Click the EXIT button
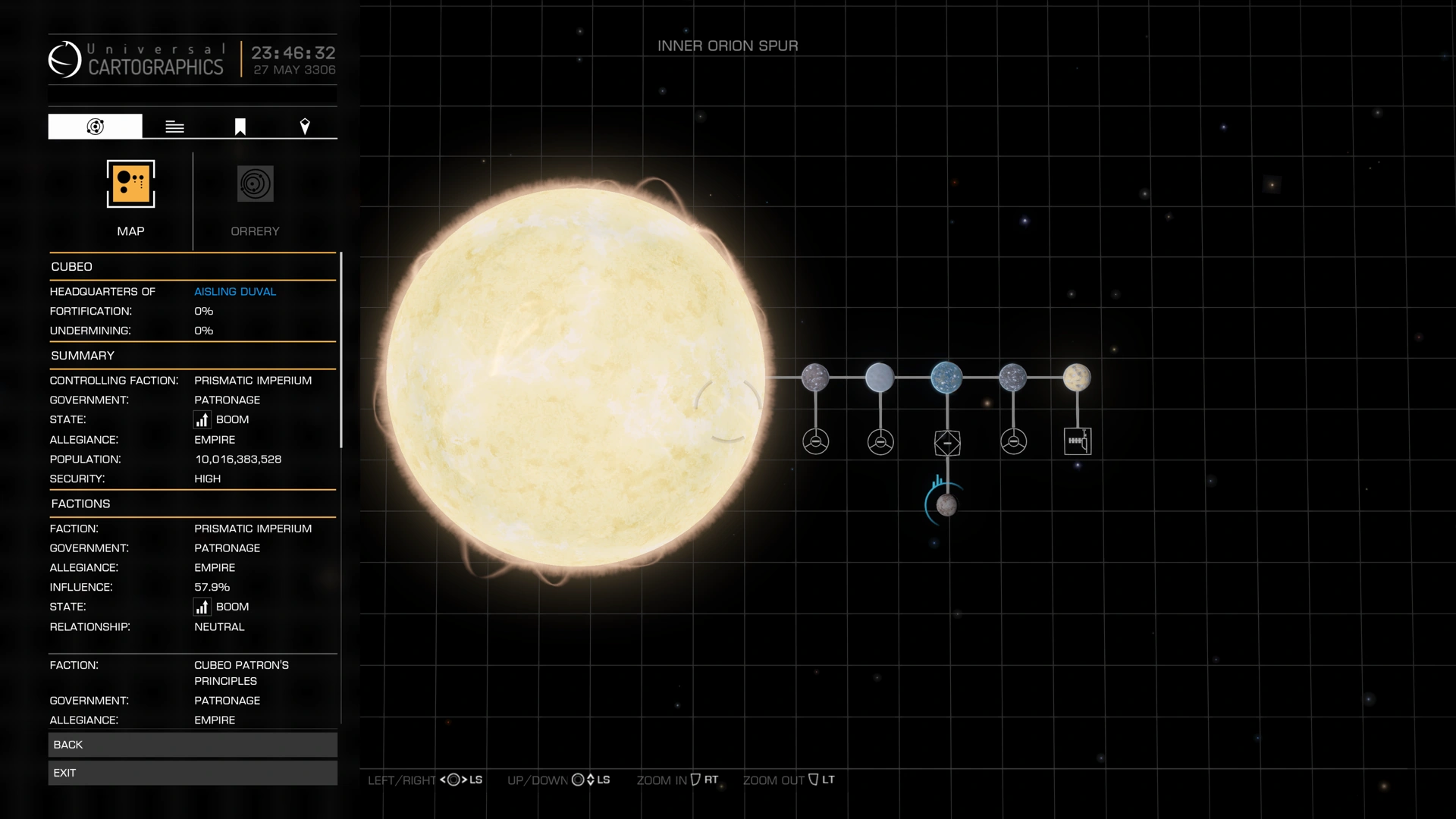1456x819 pixels. [192, 772]
